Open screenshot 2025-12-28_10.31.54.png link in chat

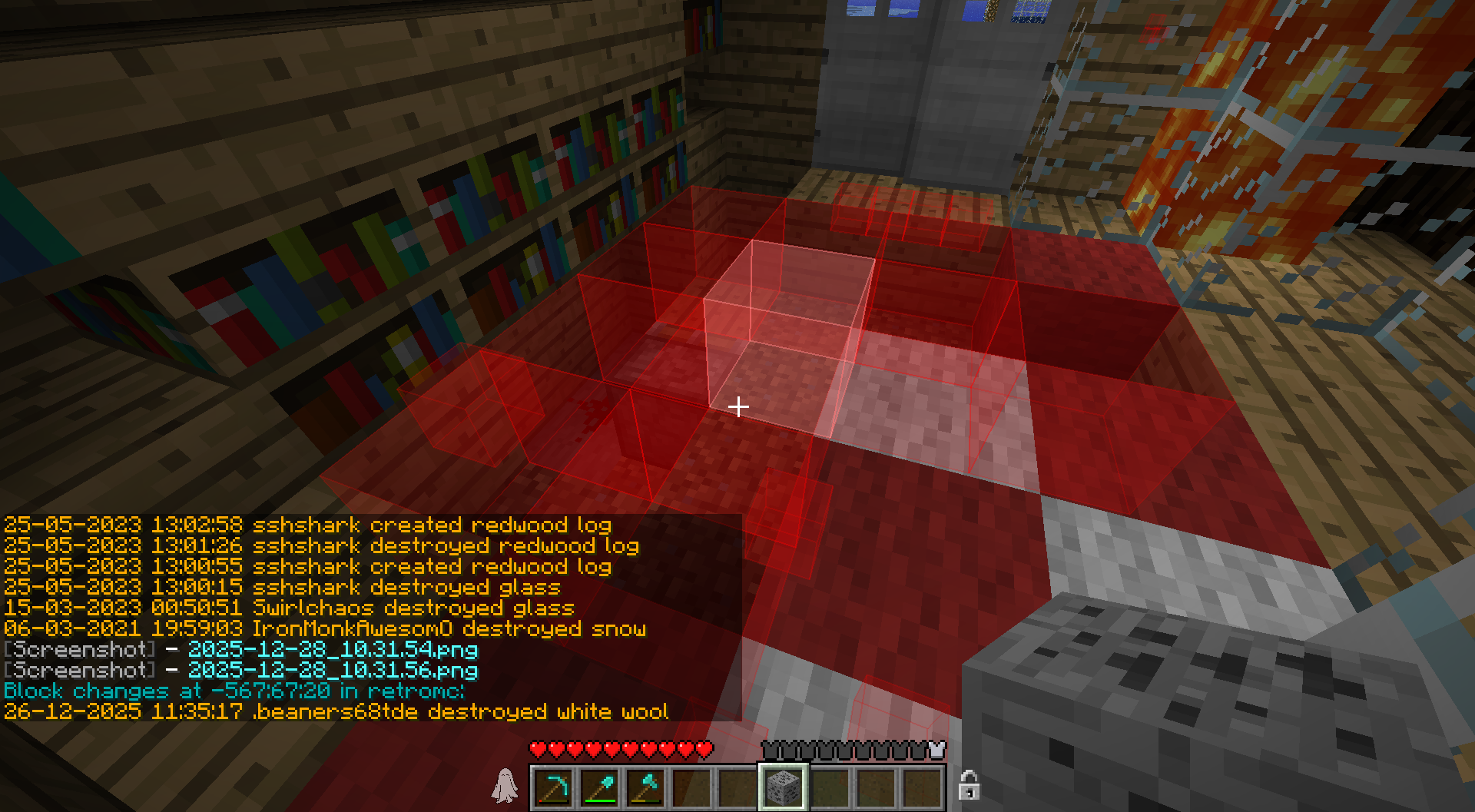click(x=333, y=650)
